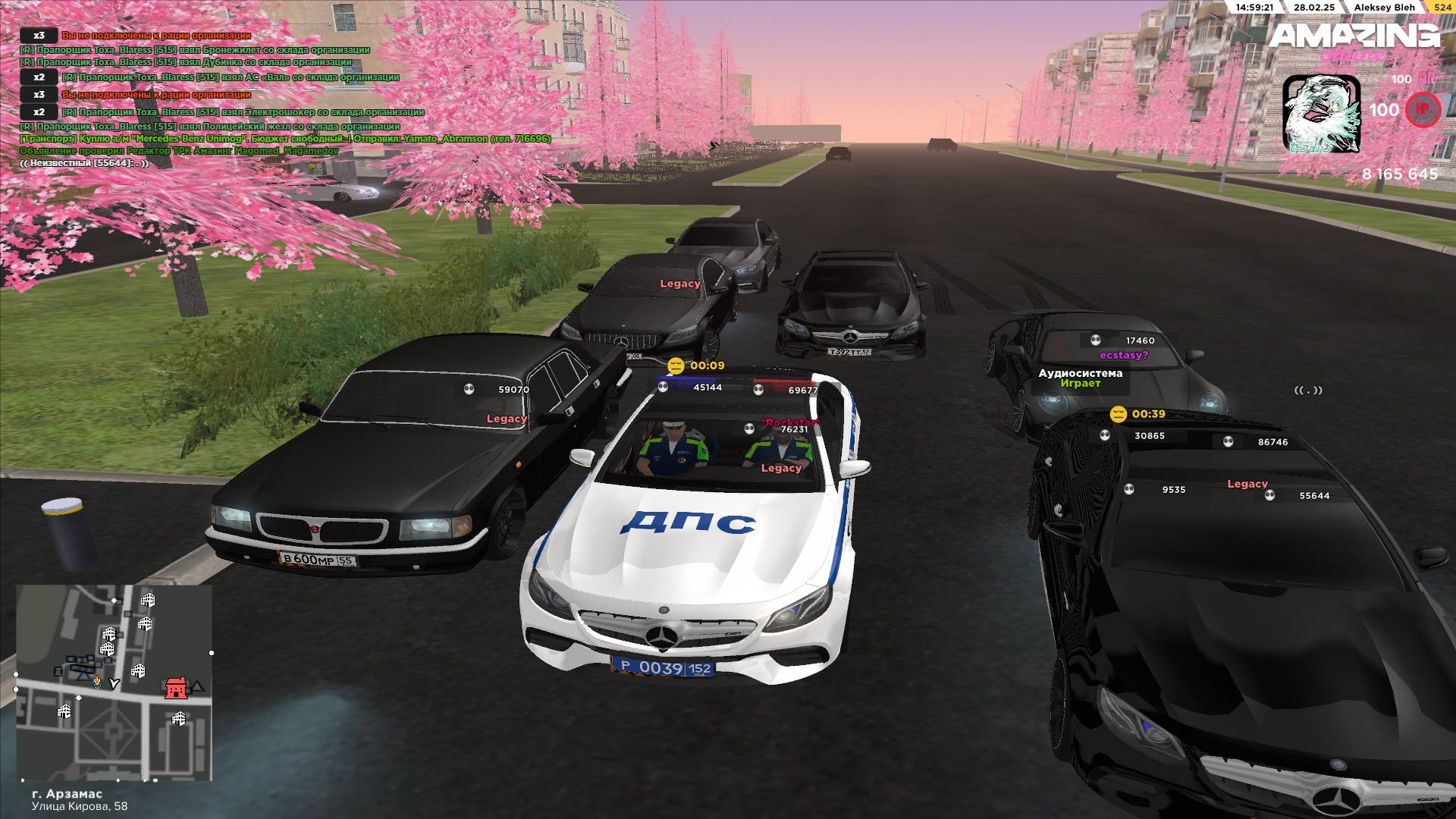Select the red house marker on minimap
This screenshot has width=1456, height=819.
(x=176, y=688)
